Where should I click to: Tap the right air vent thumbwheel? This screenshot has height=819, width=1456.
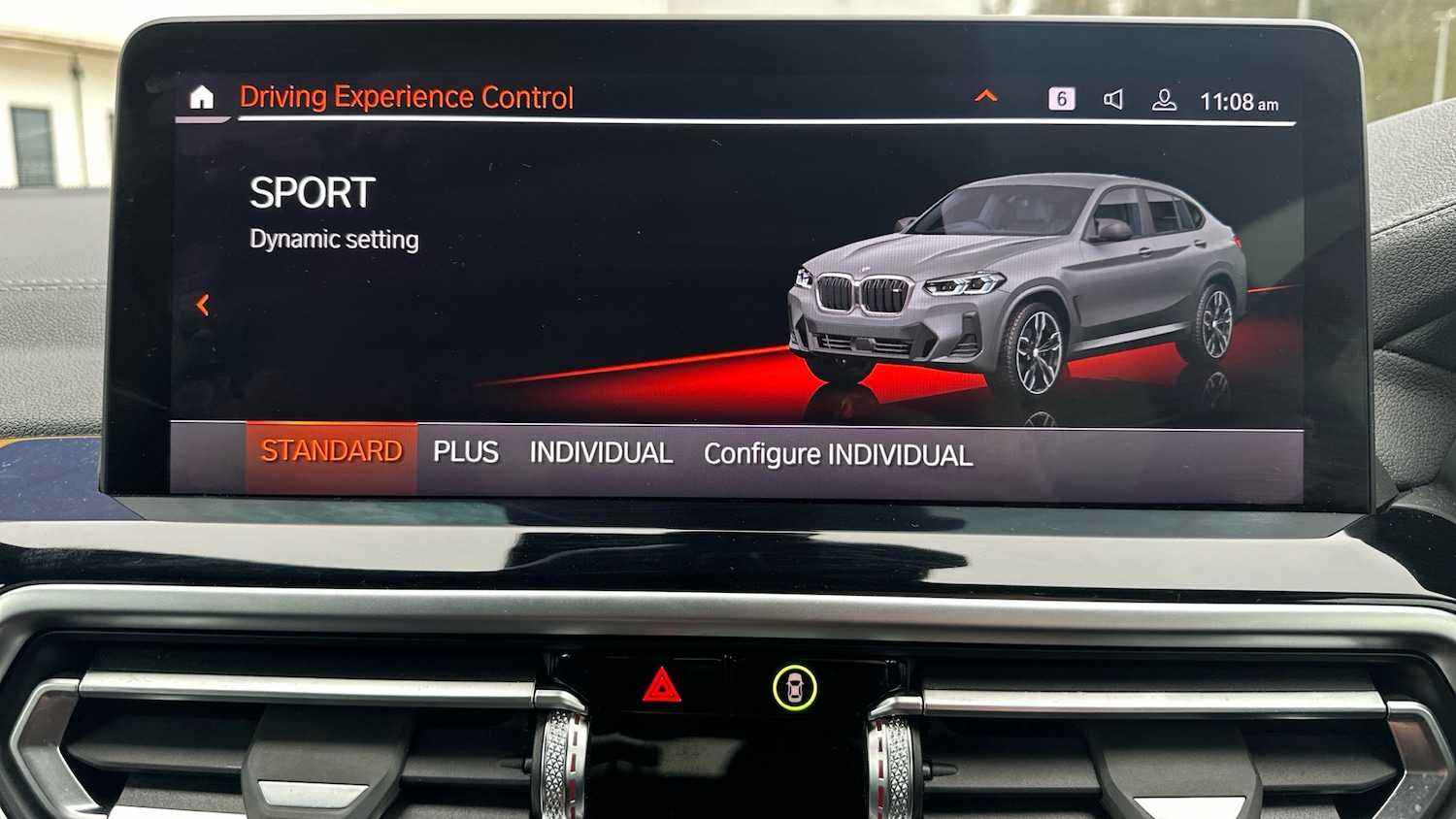tap(891, 767)
